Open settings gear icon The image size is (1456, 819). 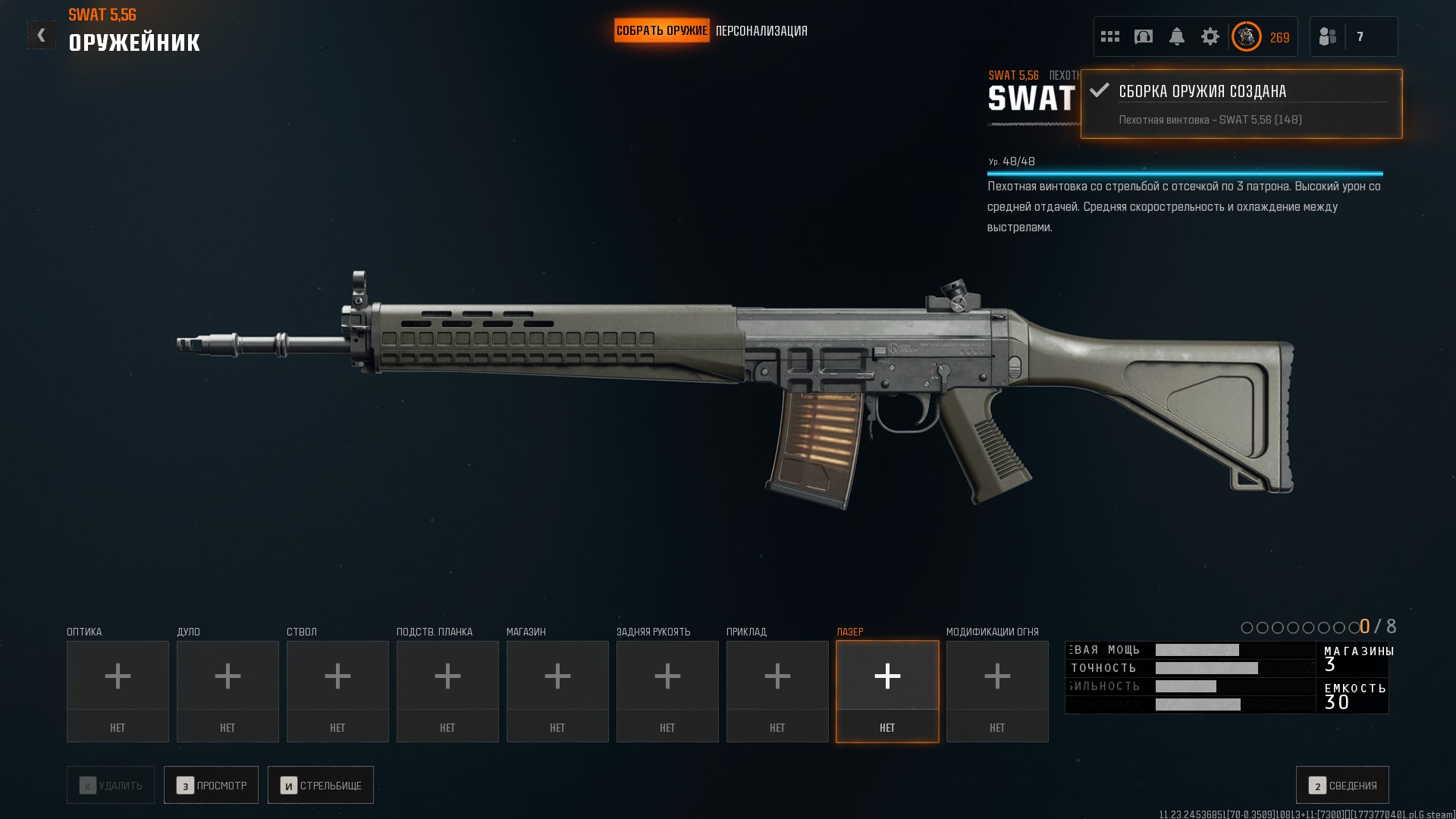coord(1210,36)
